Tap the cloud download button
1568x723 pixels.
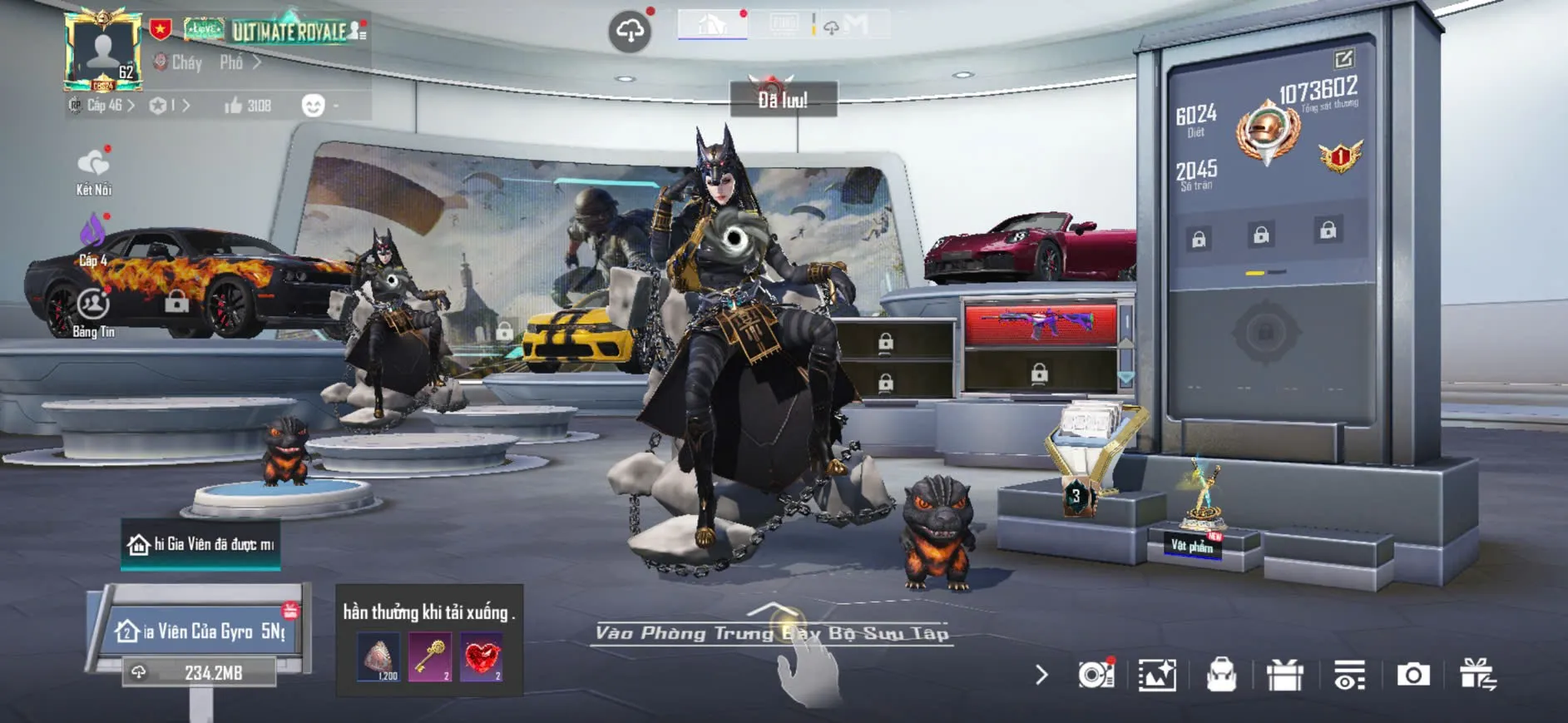click(x=630, y=32)
